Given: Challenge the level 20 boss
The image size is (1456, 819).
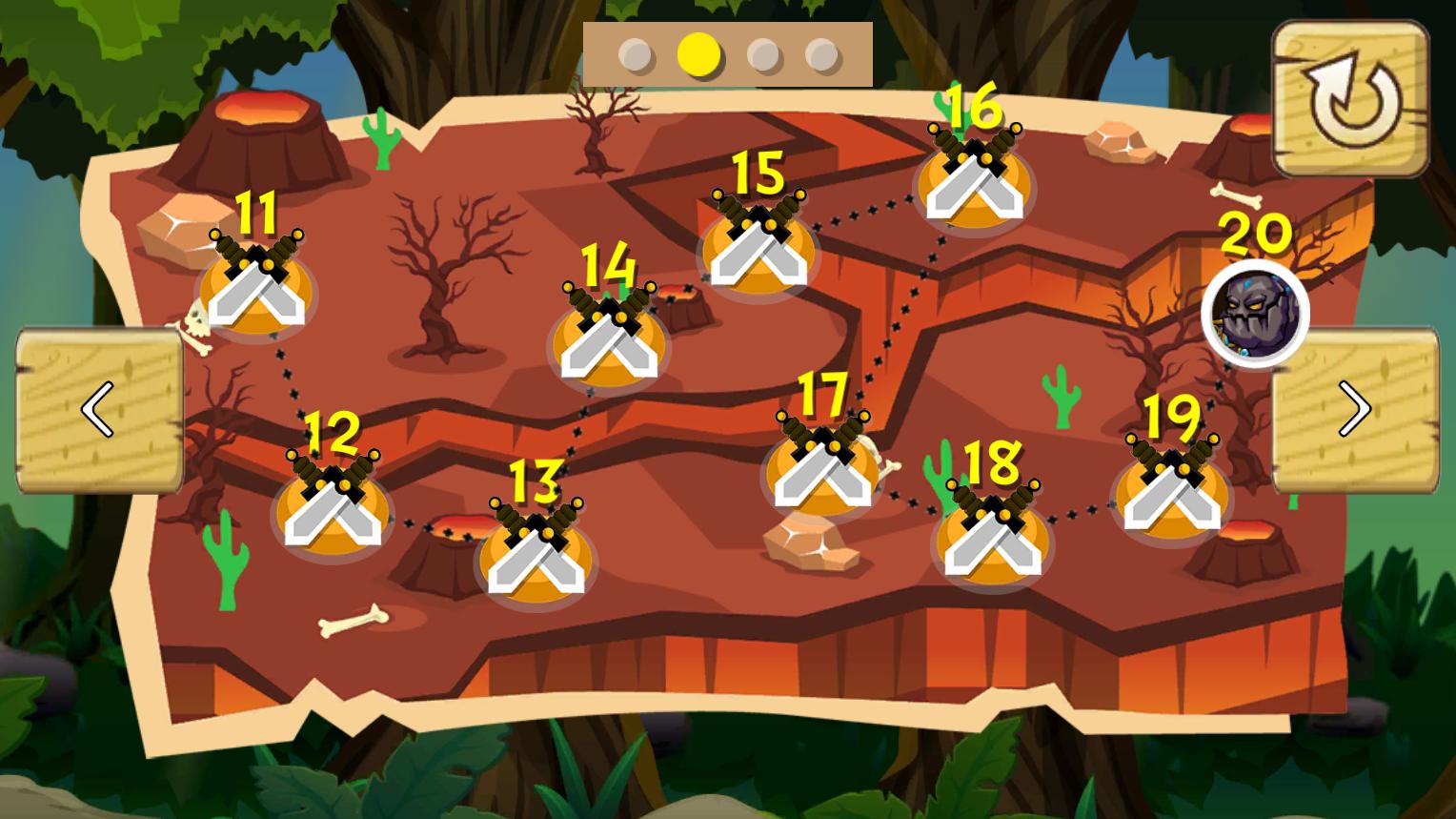Looking at the screenshot, I should click(1255, 314).
